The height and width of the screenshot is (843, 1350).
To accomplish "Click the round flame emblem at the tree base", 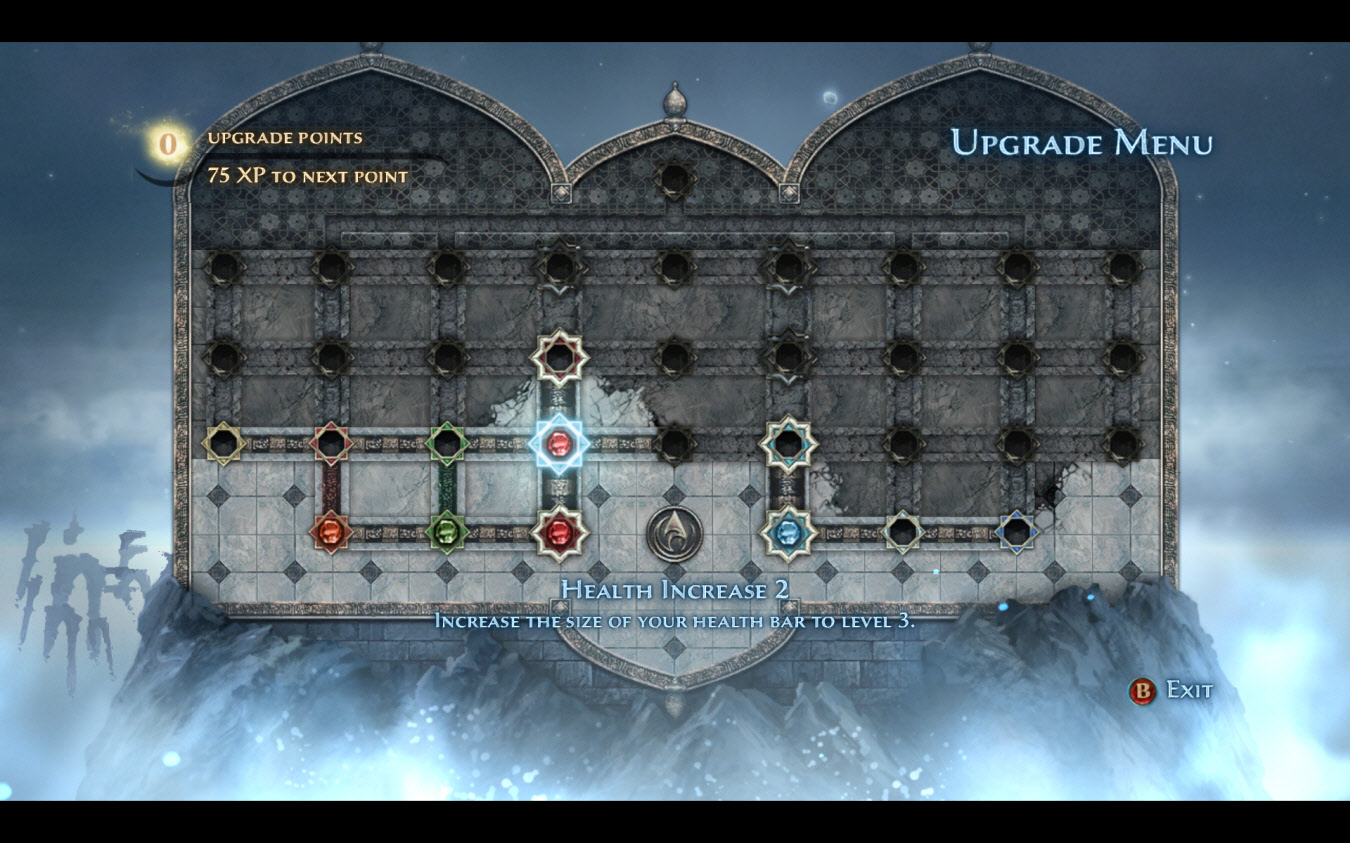I will [x=674, y=533].
